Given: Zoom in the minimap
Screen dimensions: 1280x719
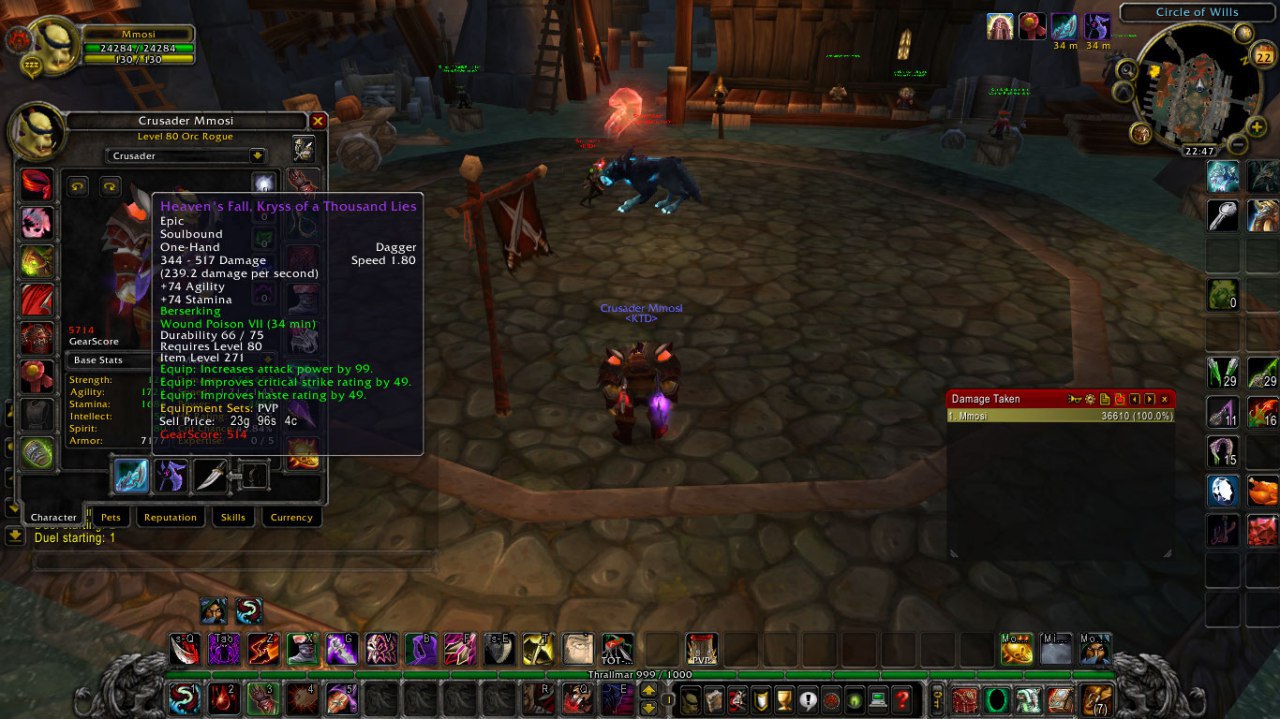Looking at the screenshot, I should pos(1257,128).
